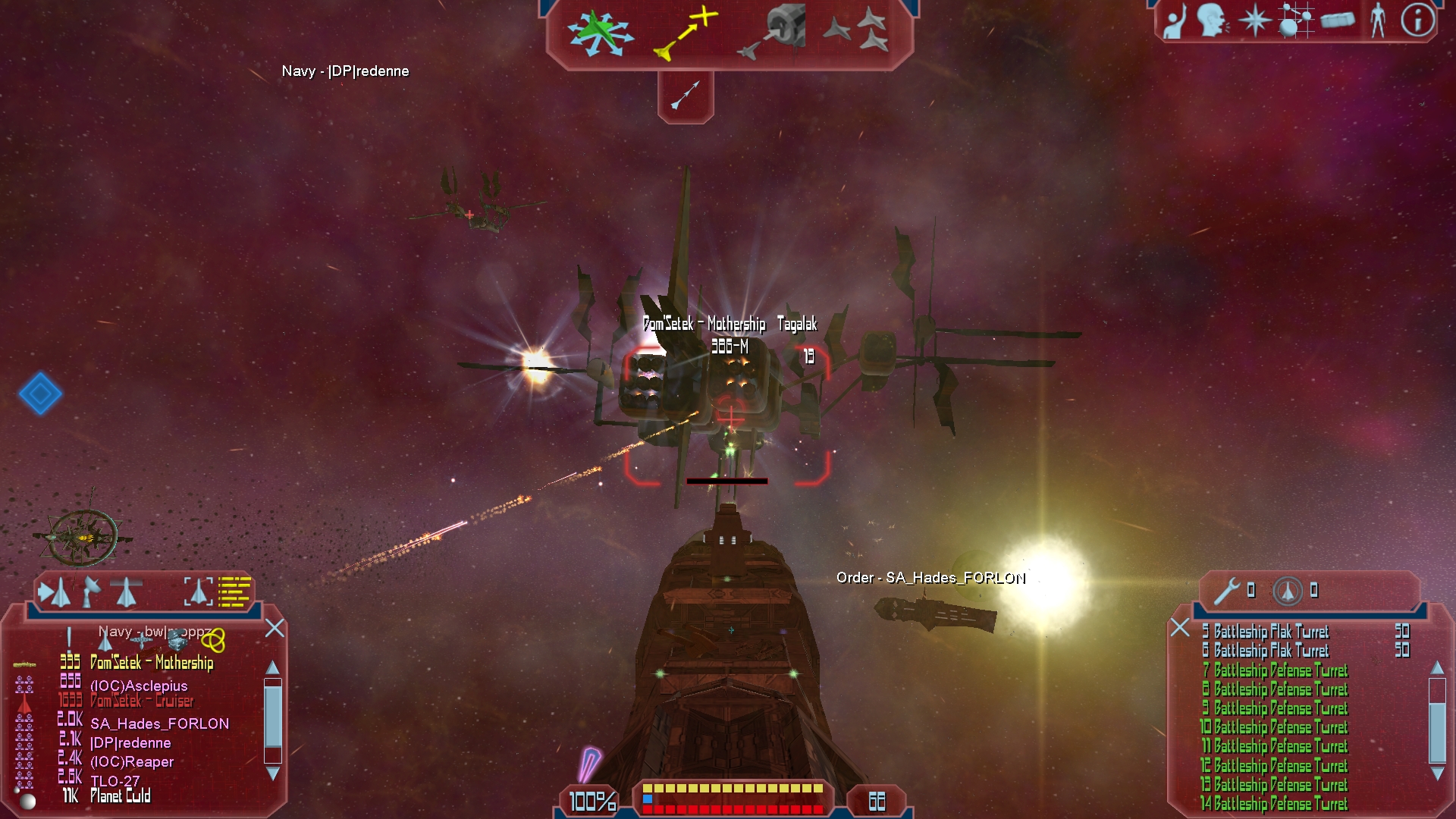
Task: Select Planet Culd in contacts list
Action: [121, 796]
